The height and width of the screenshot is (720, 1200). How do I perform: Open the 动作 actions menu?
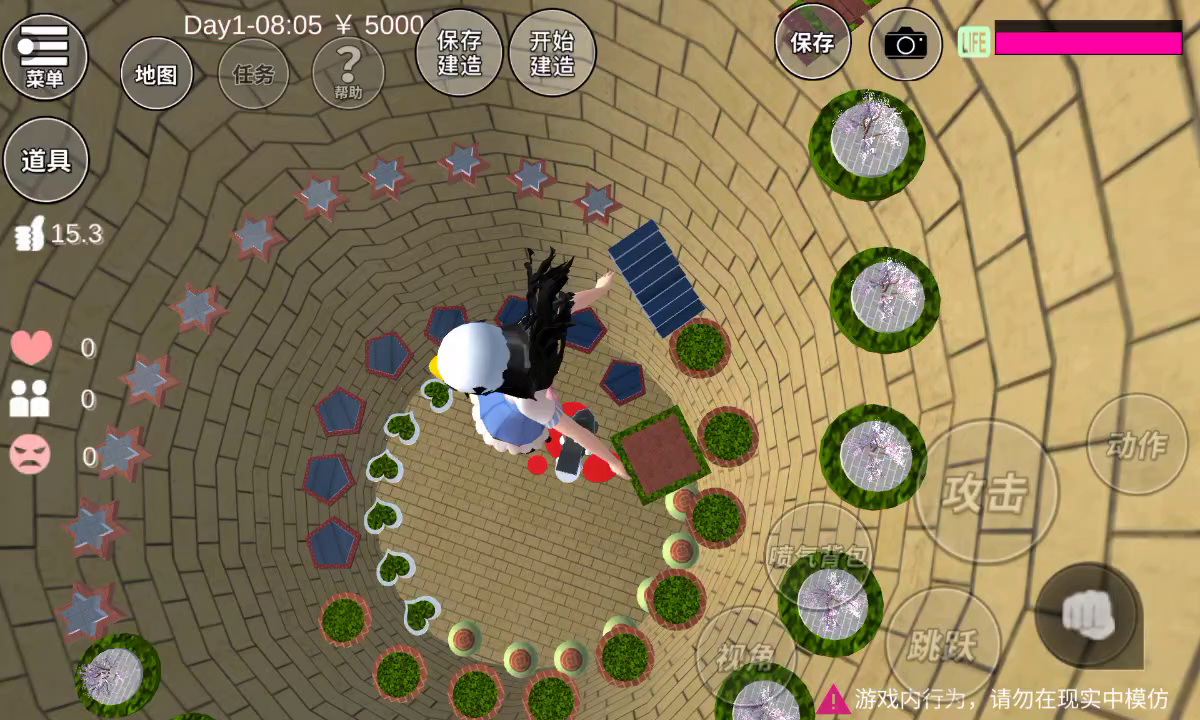(1137, 444)
